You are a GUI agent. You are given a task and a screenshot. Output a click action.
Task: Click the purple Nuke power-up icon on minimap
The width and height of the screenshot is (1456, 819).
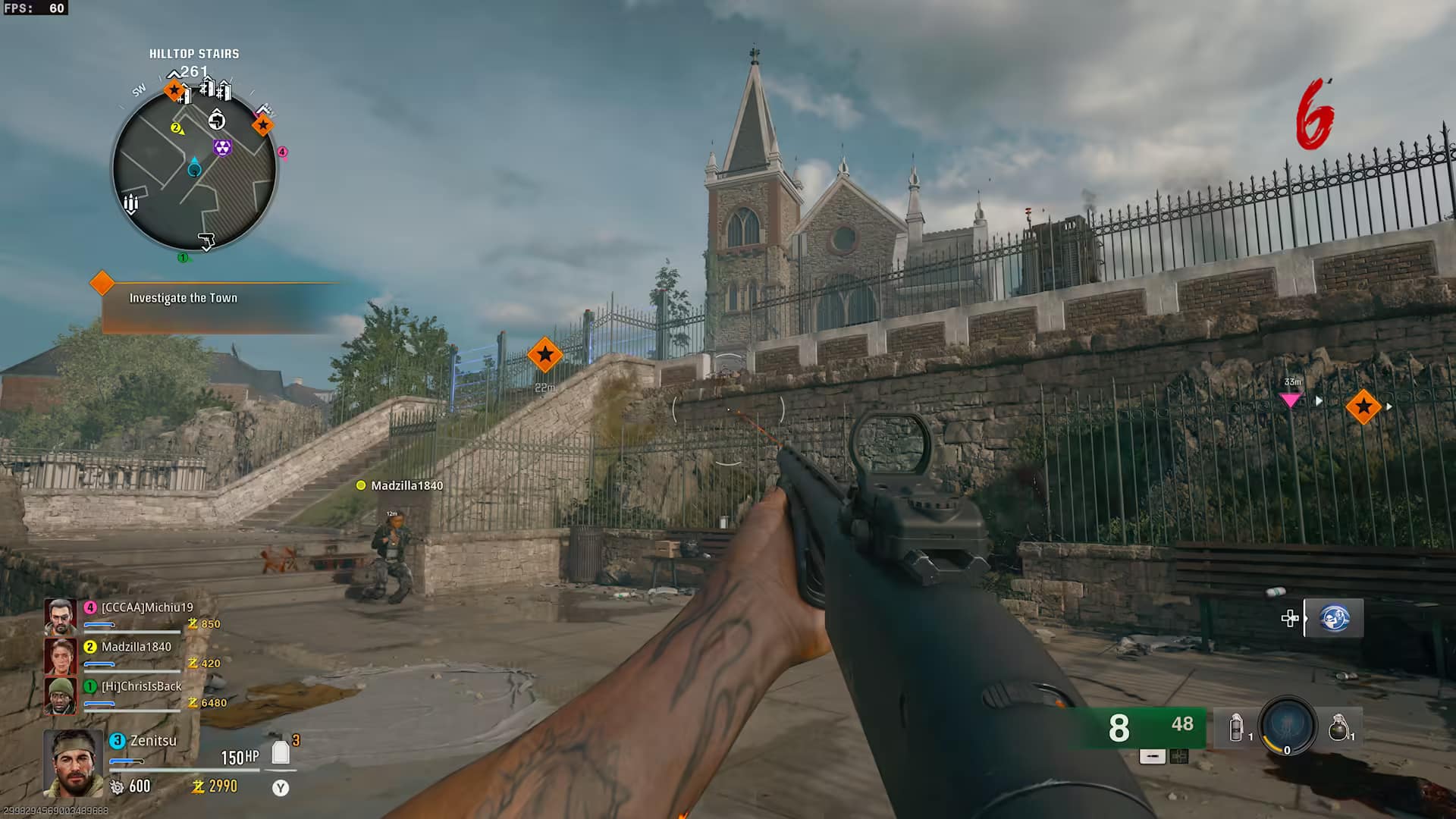(x=222, y=146)
